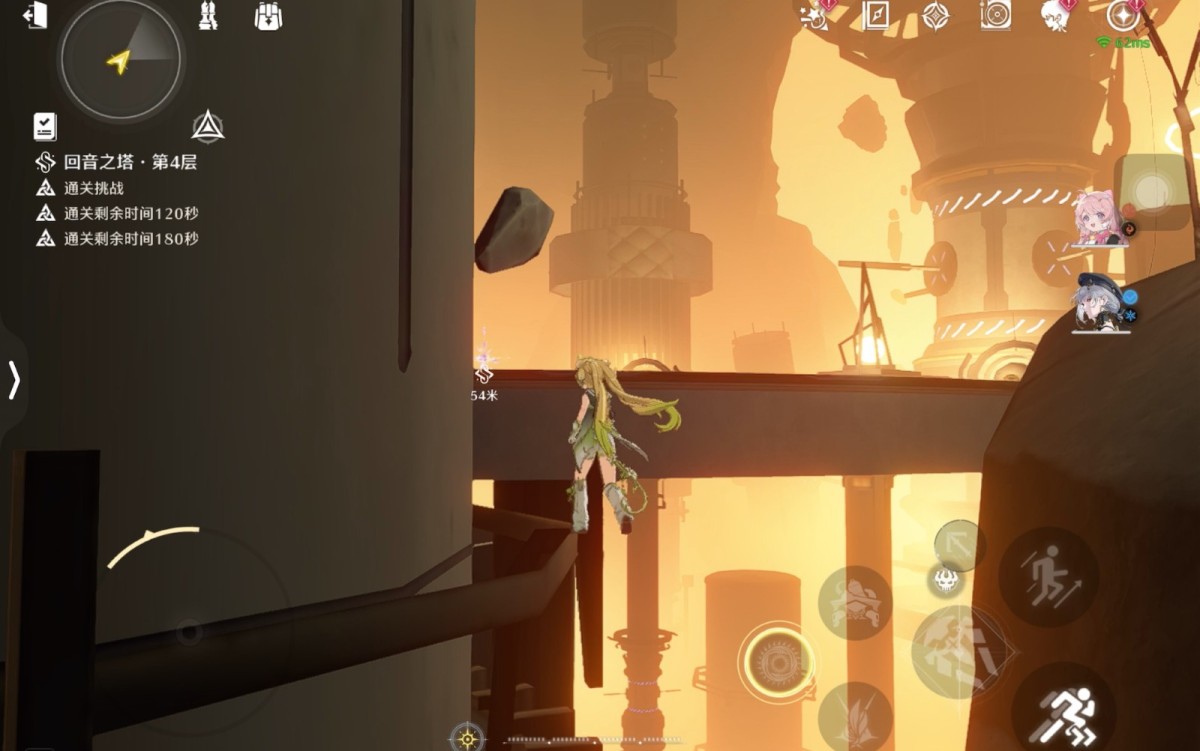Activate the glowing yellow ring skill
Screen dimensions: 1200x751
[775, 661]
